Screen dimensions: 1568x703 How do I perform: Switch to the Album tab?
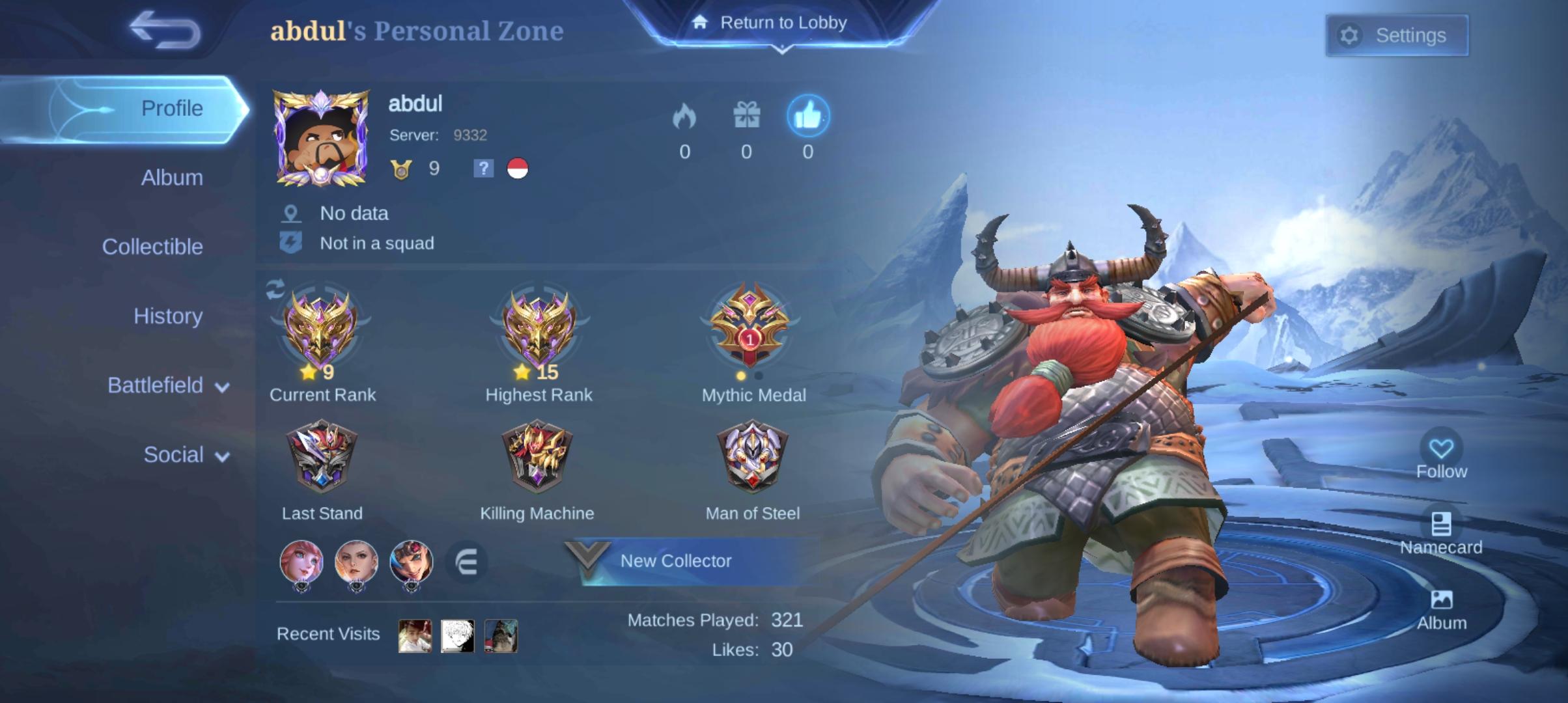171,177
